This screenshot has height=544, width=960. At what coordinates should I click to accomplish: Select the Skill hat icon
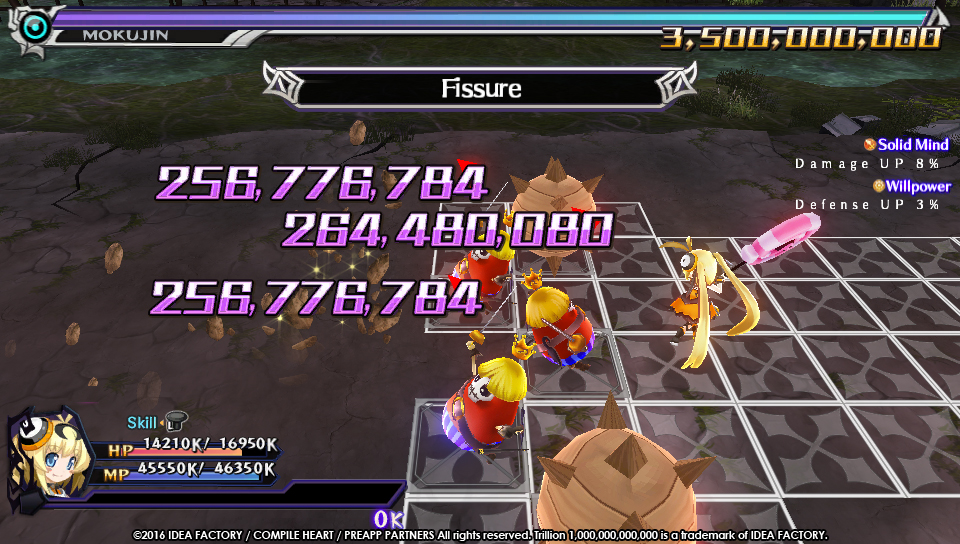176,422
